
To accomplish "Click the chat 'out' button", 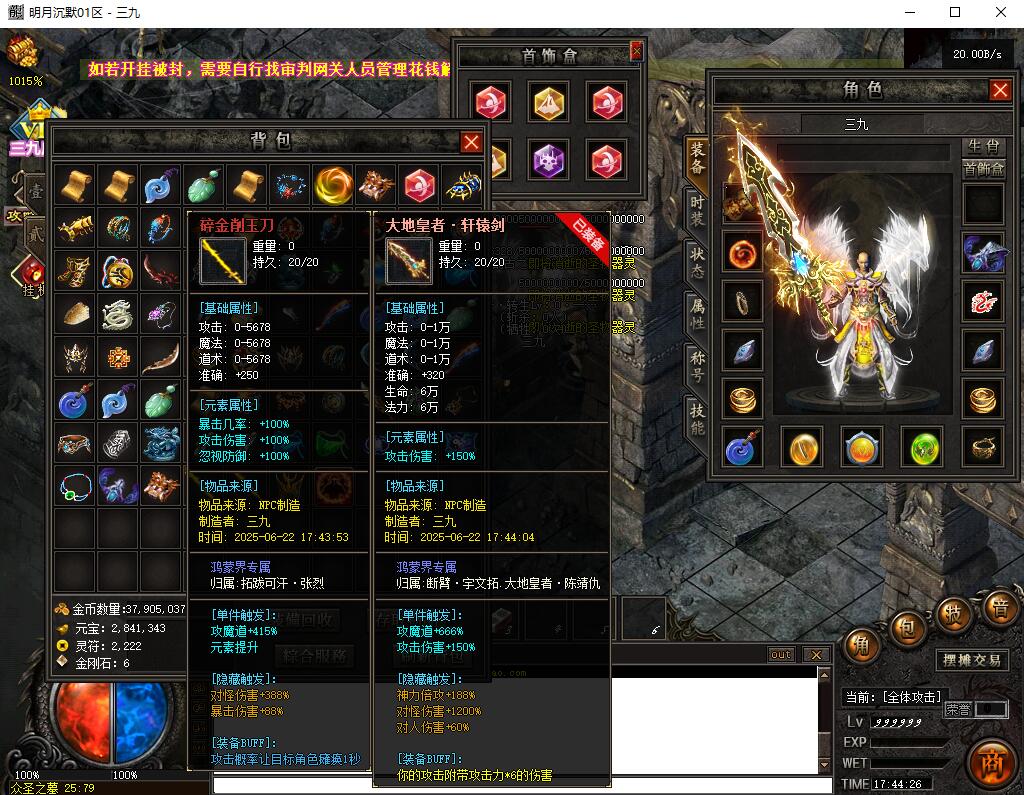I will (x=781, y=655).
